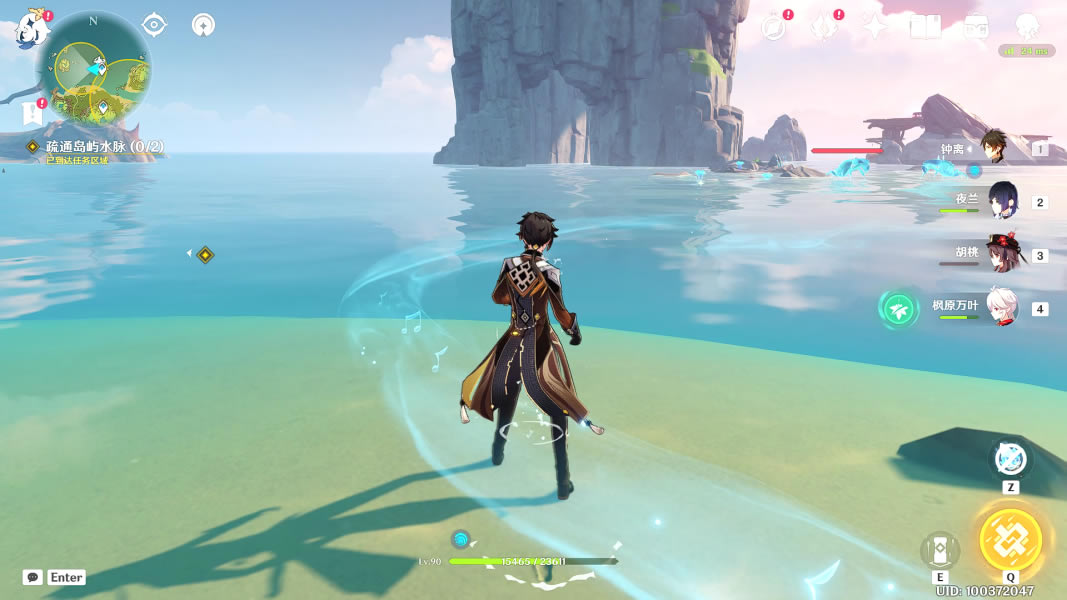This screenshot has width=1067, height=600.
Task: Open the four-point star wish icon
Action: [875, 27]
